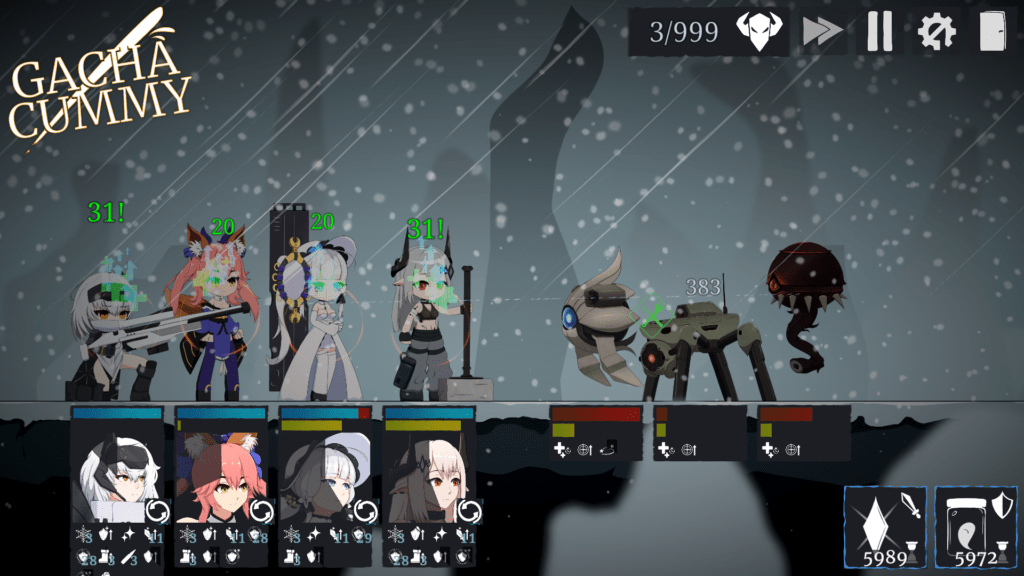Use the ghost jar shield item (5972)
1024x576 pixels.
point(975,527)
